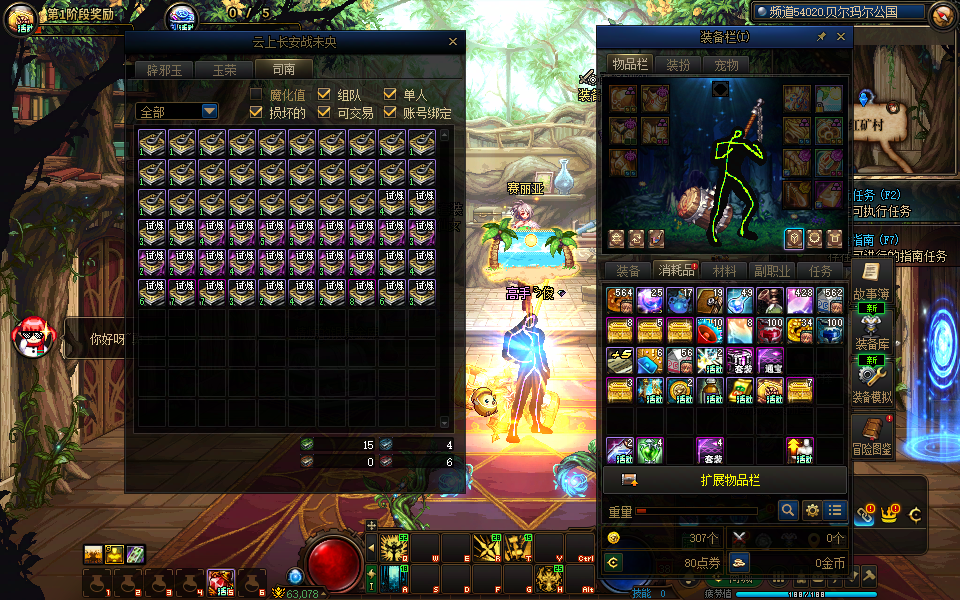Close the 云上长安战未央 window
Viewport: 960px width, 600px height.
coord(453,42)
